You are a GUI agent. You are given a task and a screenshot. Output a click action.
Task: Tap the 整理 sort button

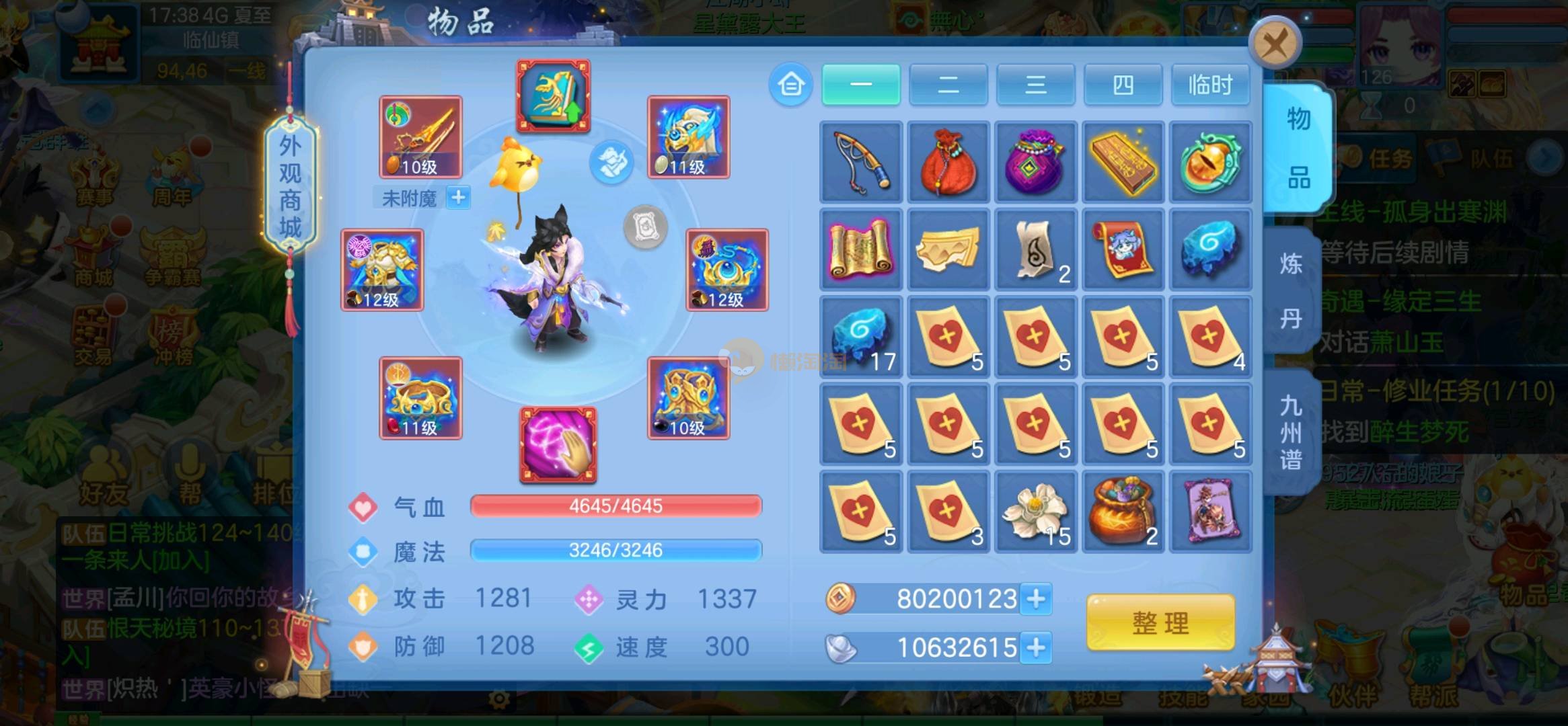[1160, 623]
